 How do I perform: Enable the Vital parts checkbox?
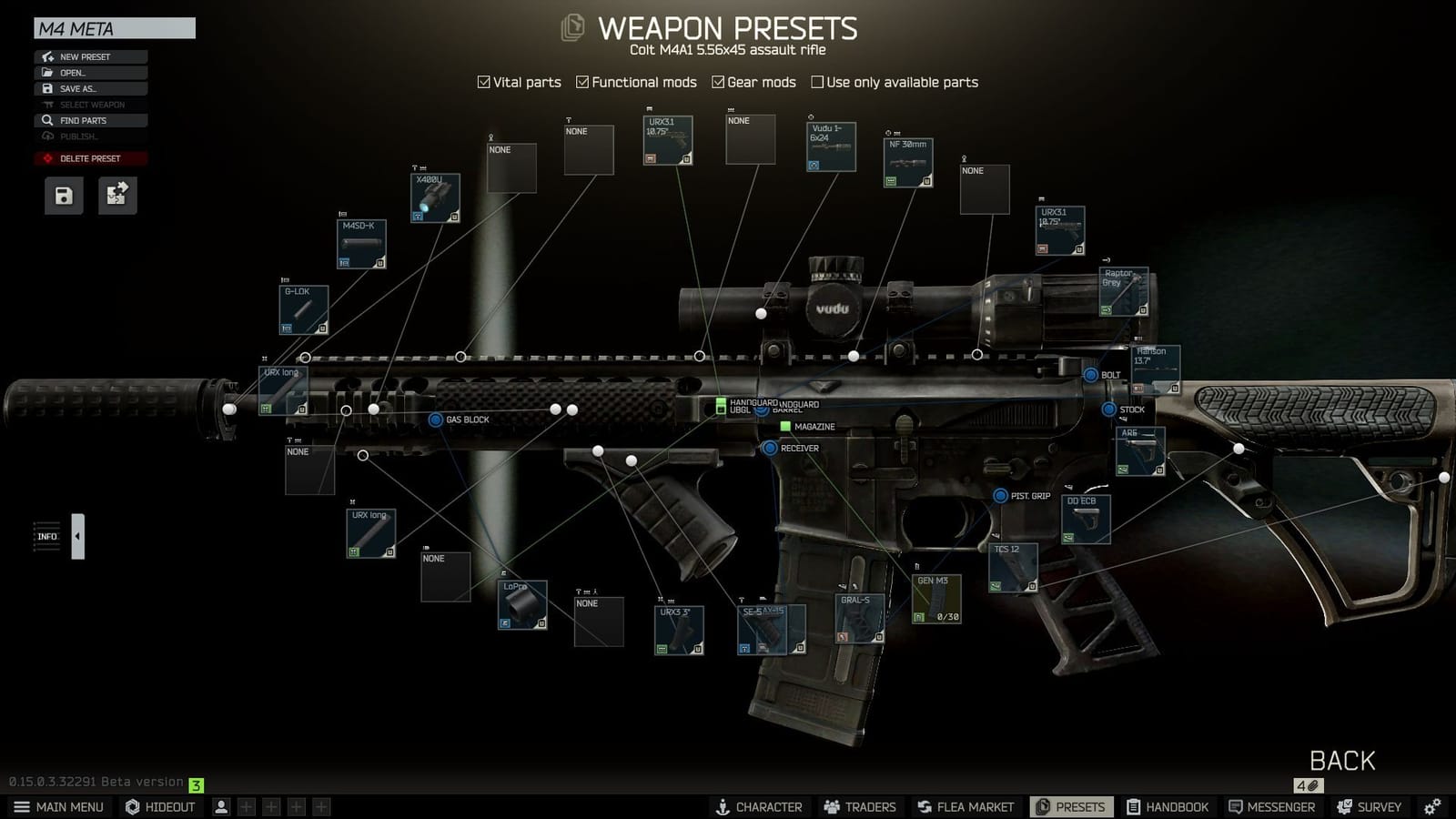[482, 82]
